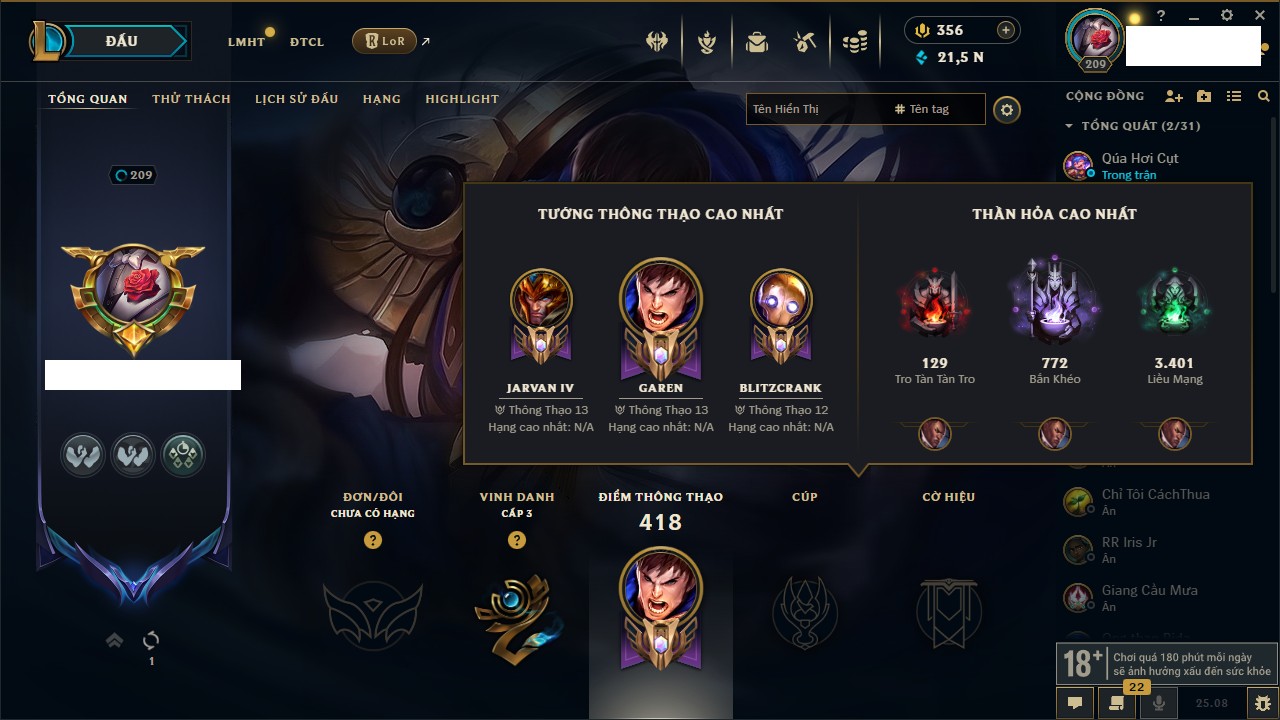Select the HẠNG tab
This screenshot has height=720, width=1280.
click(382, 99)
